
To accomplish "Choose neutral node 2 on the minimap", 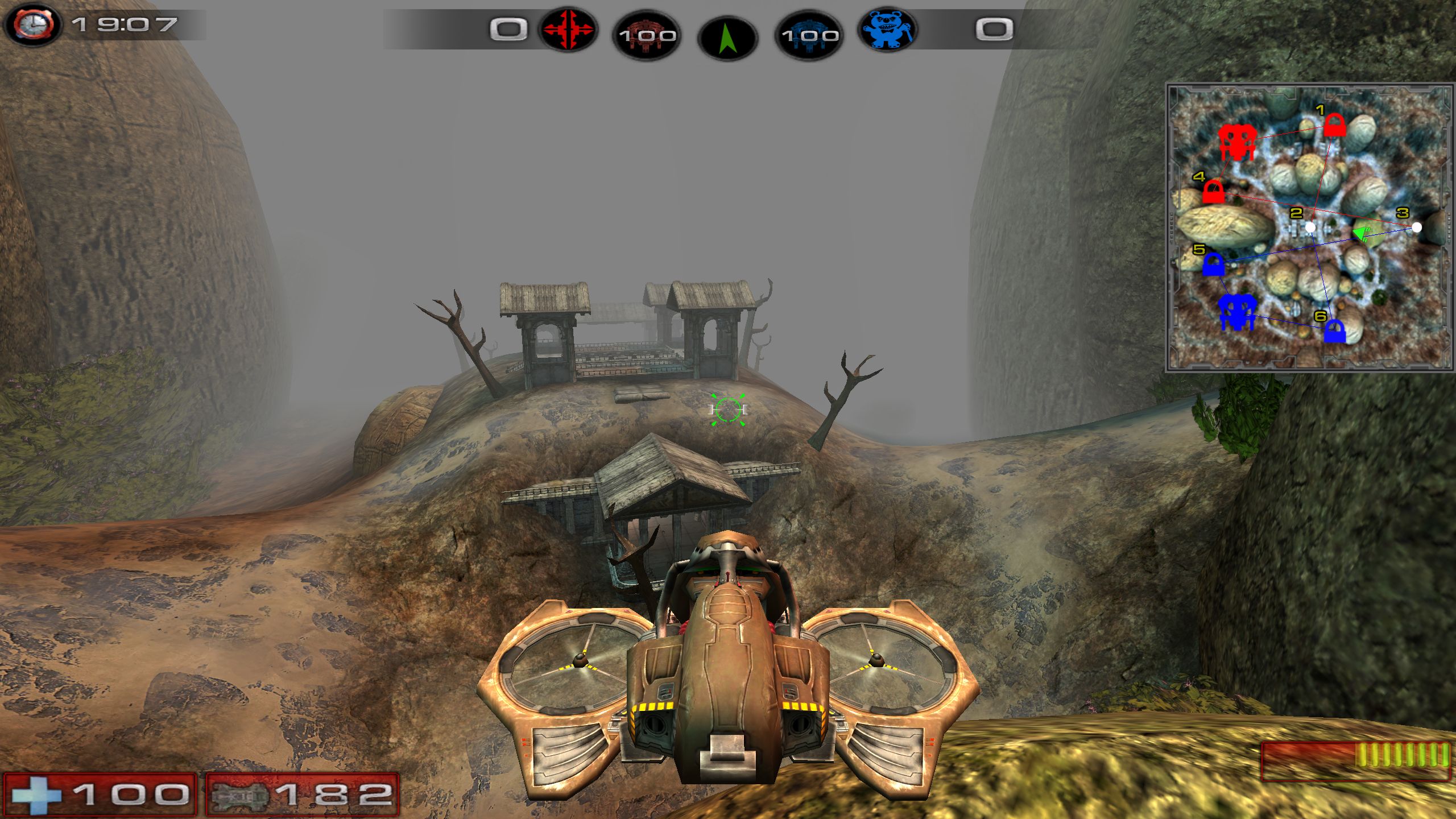I will pos(1310,227).
